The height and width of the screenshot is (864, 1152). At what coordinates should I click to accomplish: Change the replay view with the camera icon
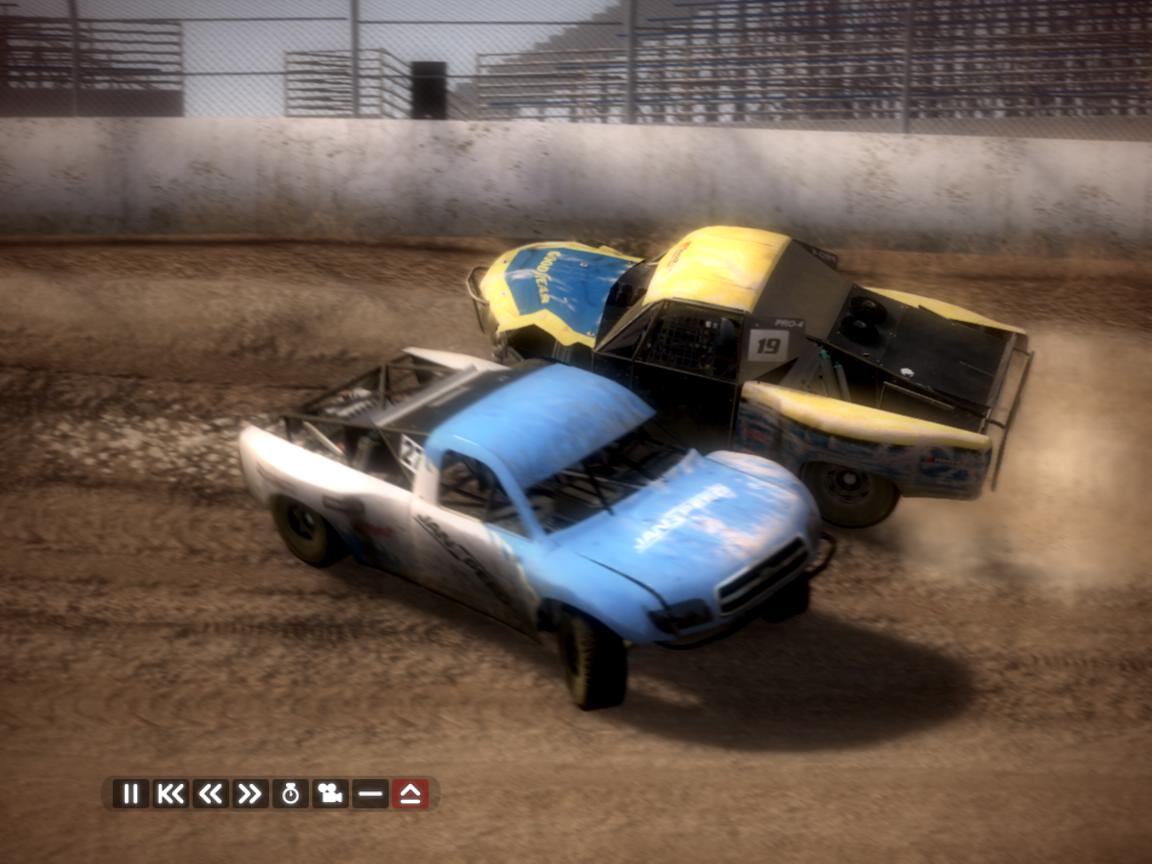(x=330, y=794)
